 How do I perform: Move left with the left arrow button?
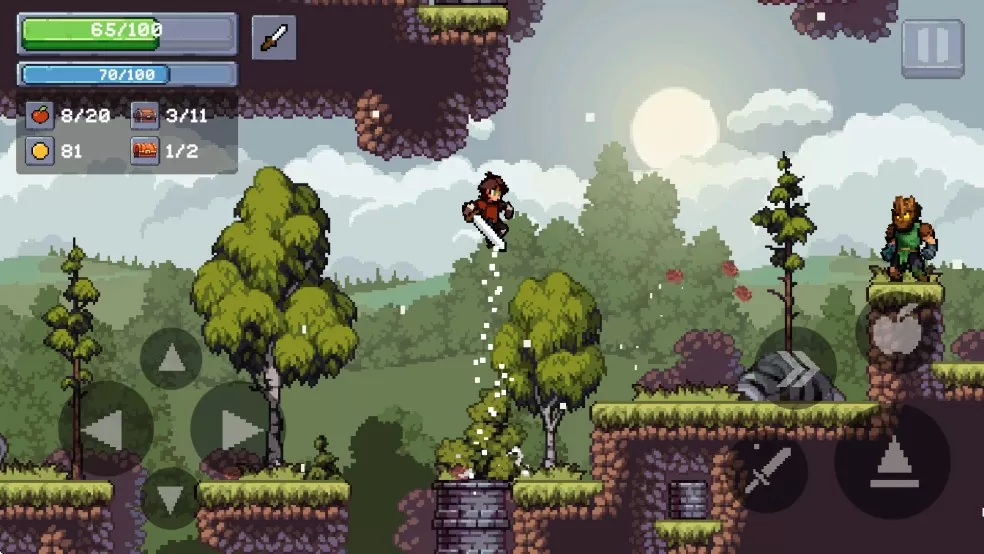click(105, 429)
